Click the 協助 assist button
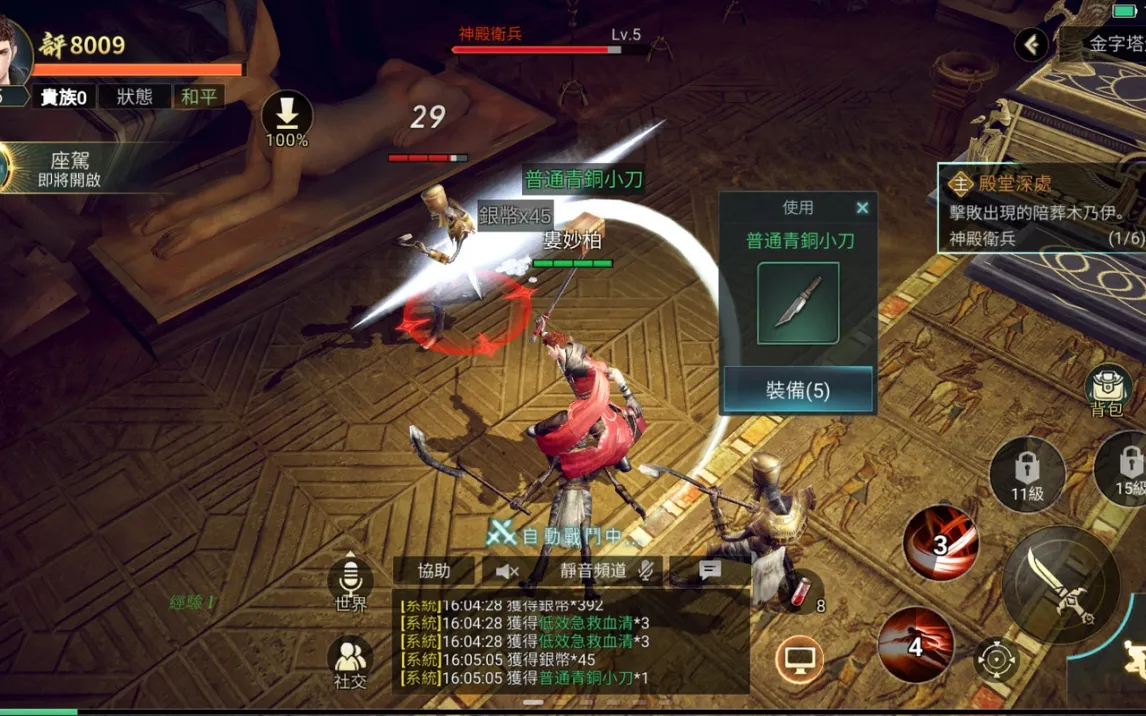The width and height of the screenshot is (1146, 716). coord(434,571)
